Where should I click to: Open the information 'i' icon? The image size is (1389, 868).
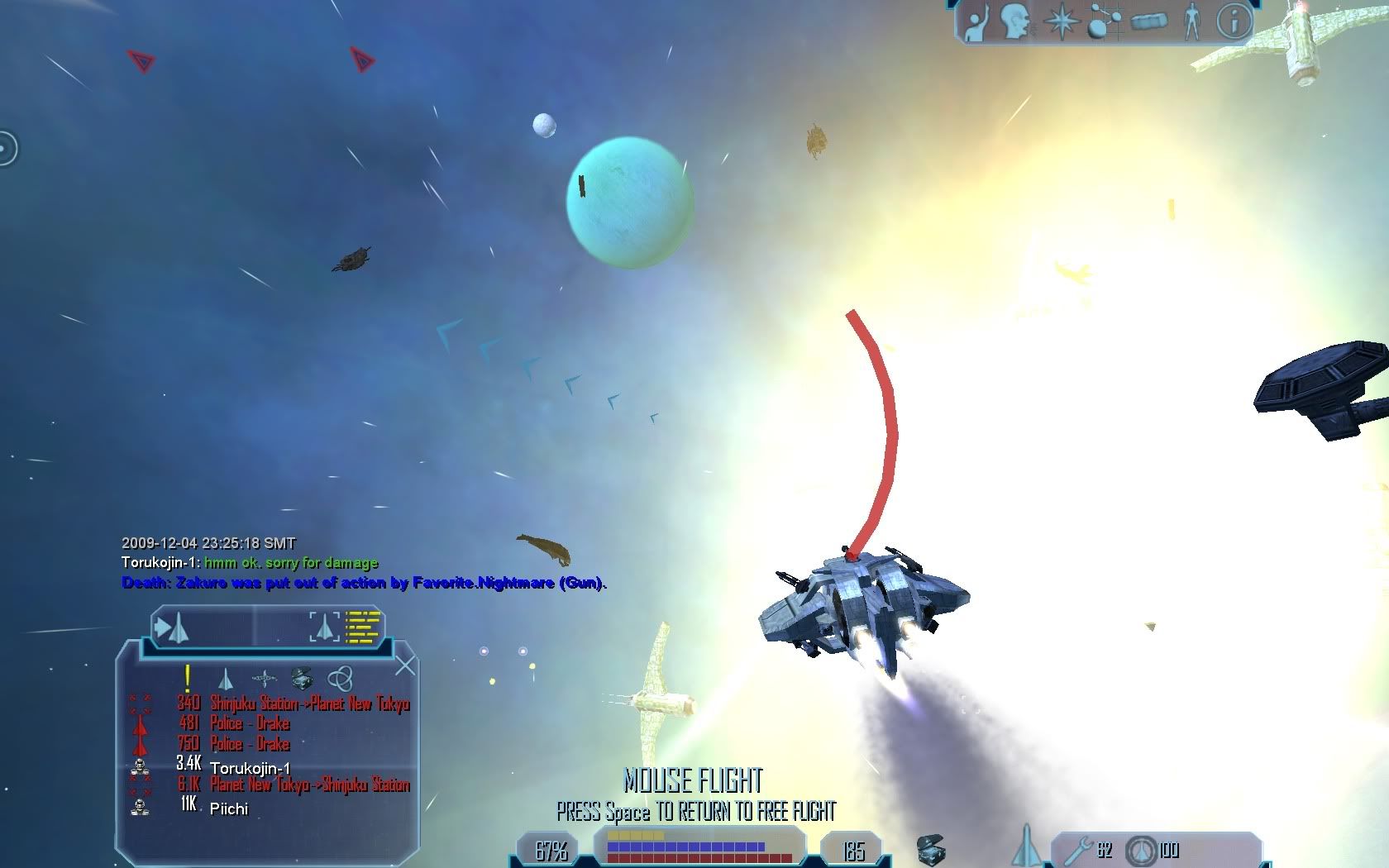(x=1234, y=21)
